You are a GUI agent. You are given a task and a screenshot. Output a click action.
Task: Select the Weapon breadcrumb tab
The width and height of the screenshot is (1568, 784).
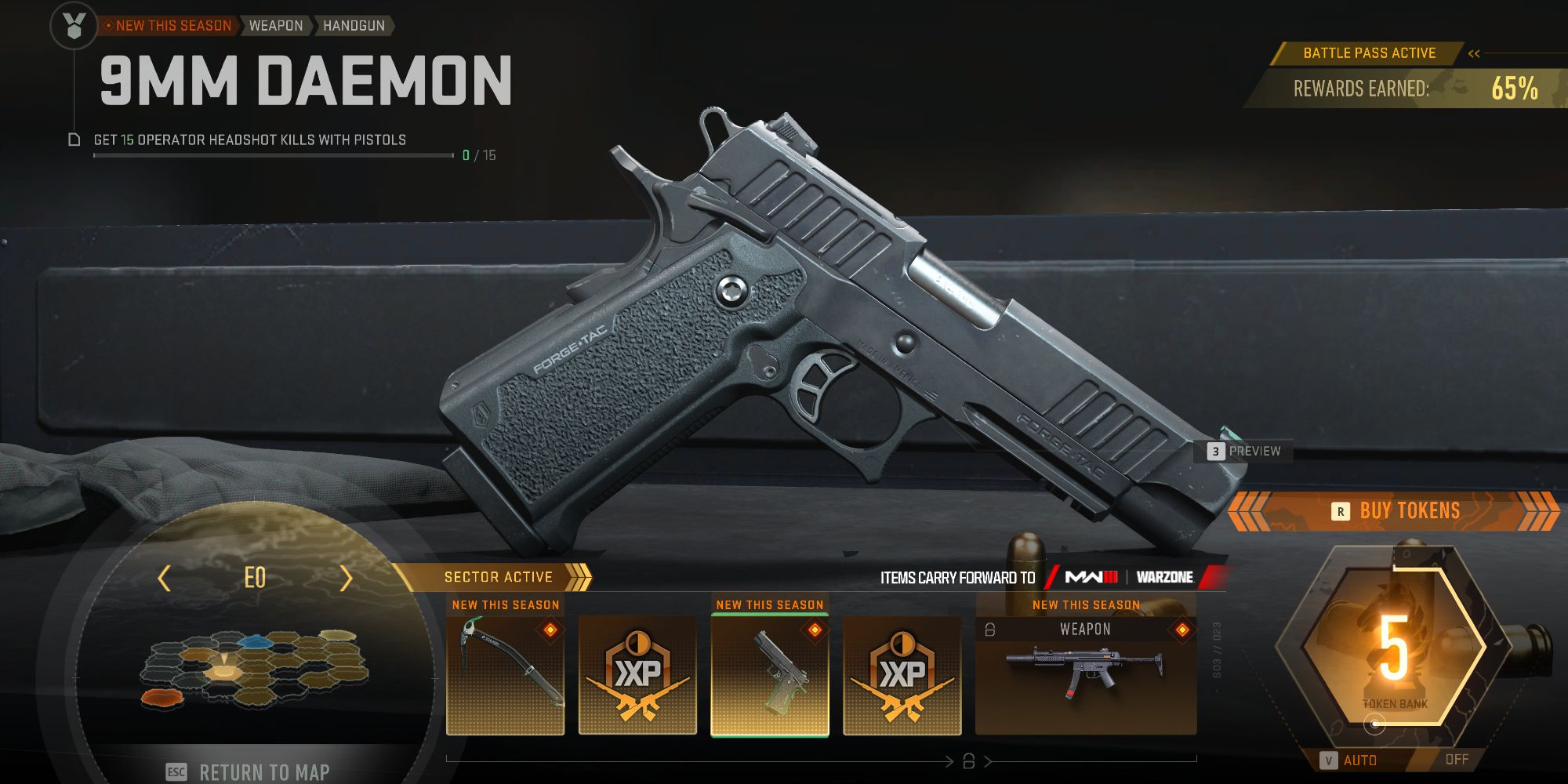click(275, 25)
